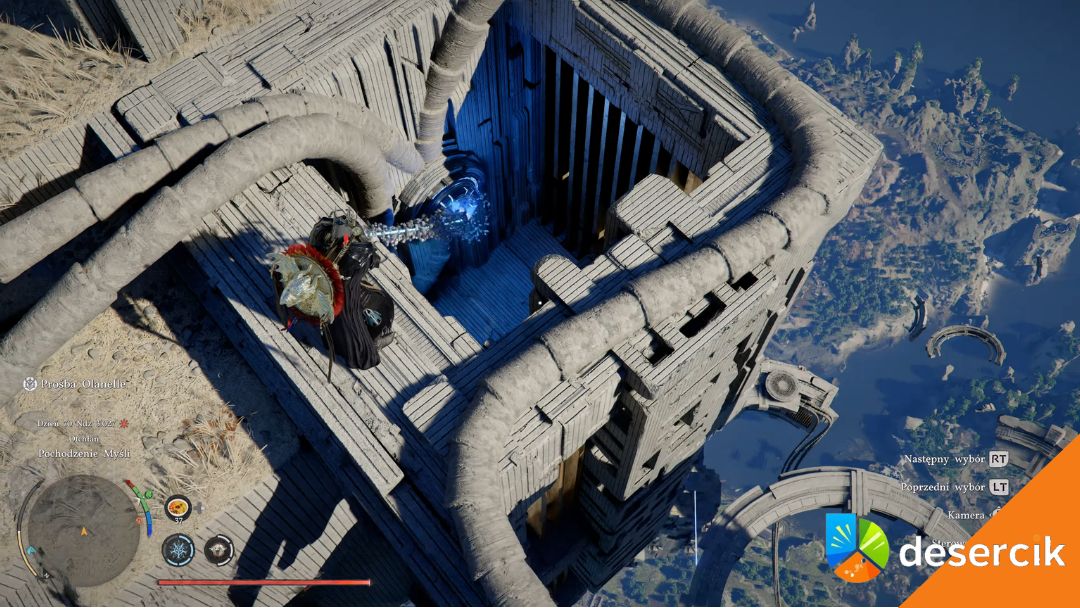Select the grey round ability icon
Viewport: 1080px width, 608px height.
[x=218, y=548]
